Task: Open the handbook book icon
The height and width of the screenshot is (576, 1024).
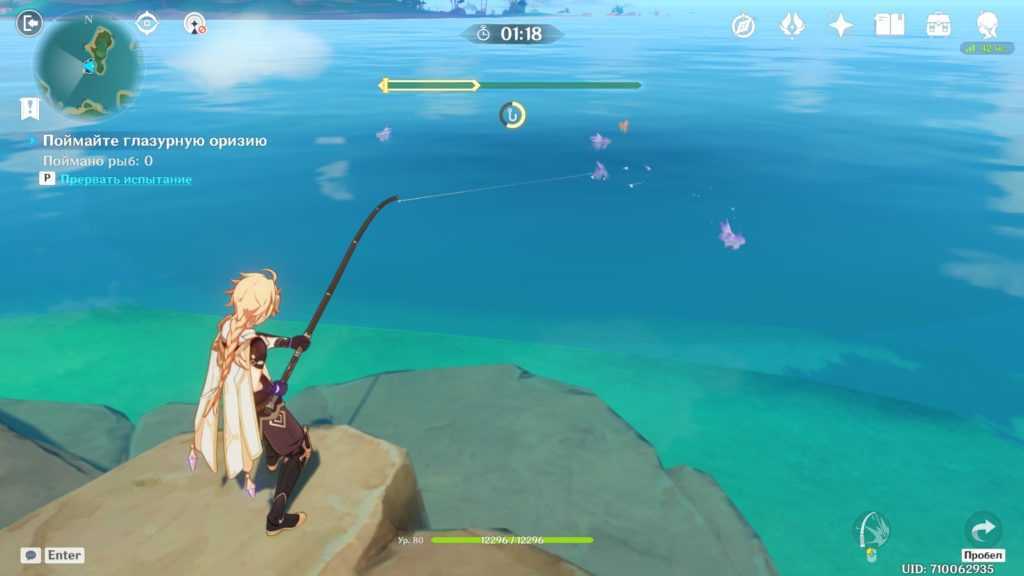Action: click(x=889, y=25)
